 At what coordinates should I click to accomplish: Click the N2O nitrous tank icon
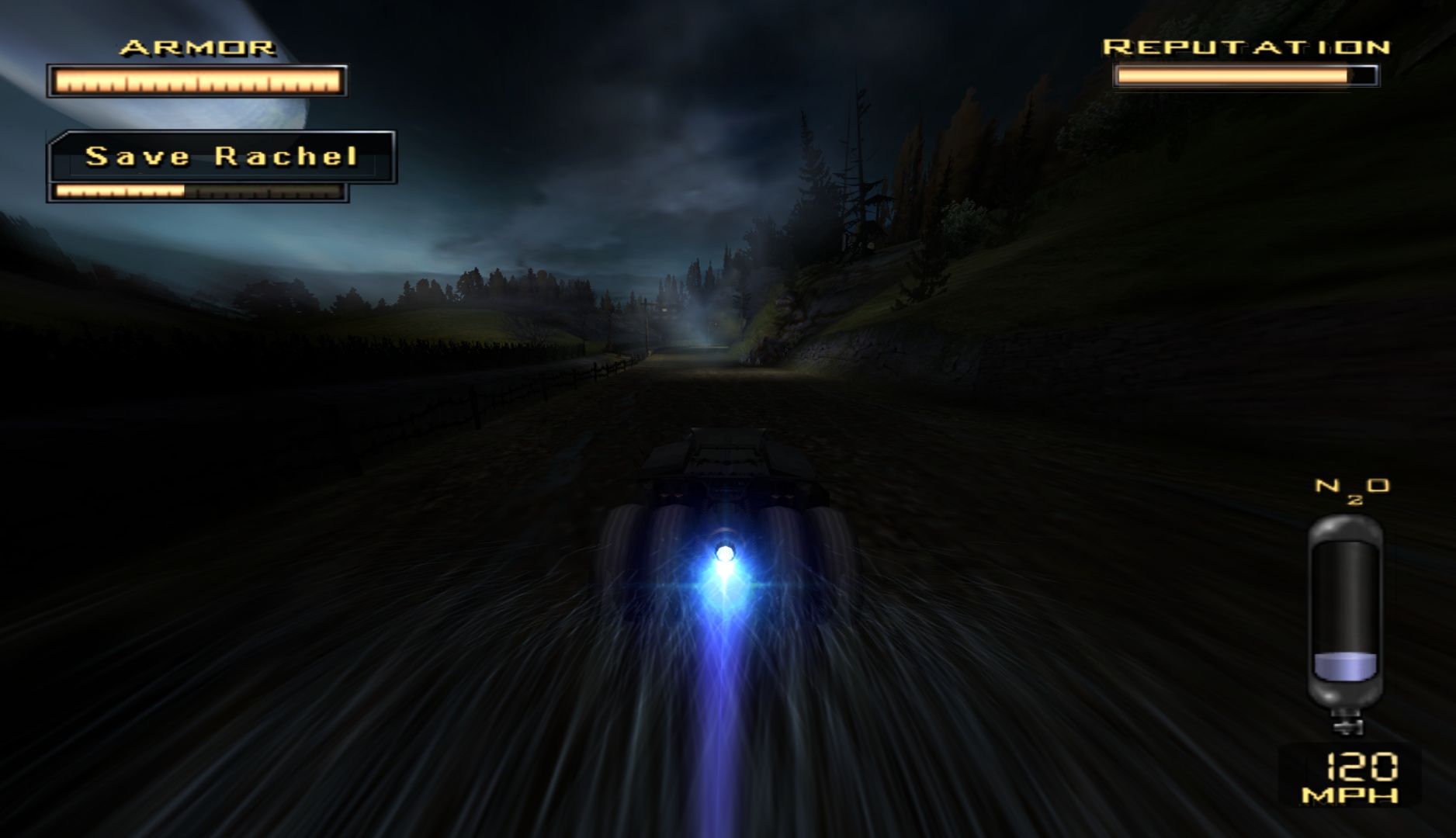pyautogui.click(x=1345, y=621)
